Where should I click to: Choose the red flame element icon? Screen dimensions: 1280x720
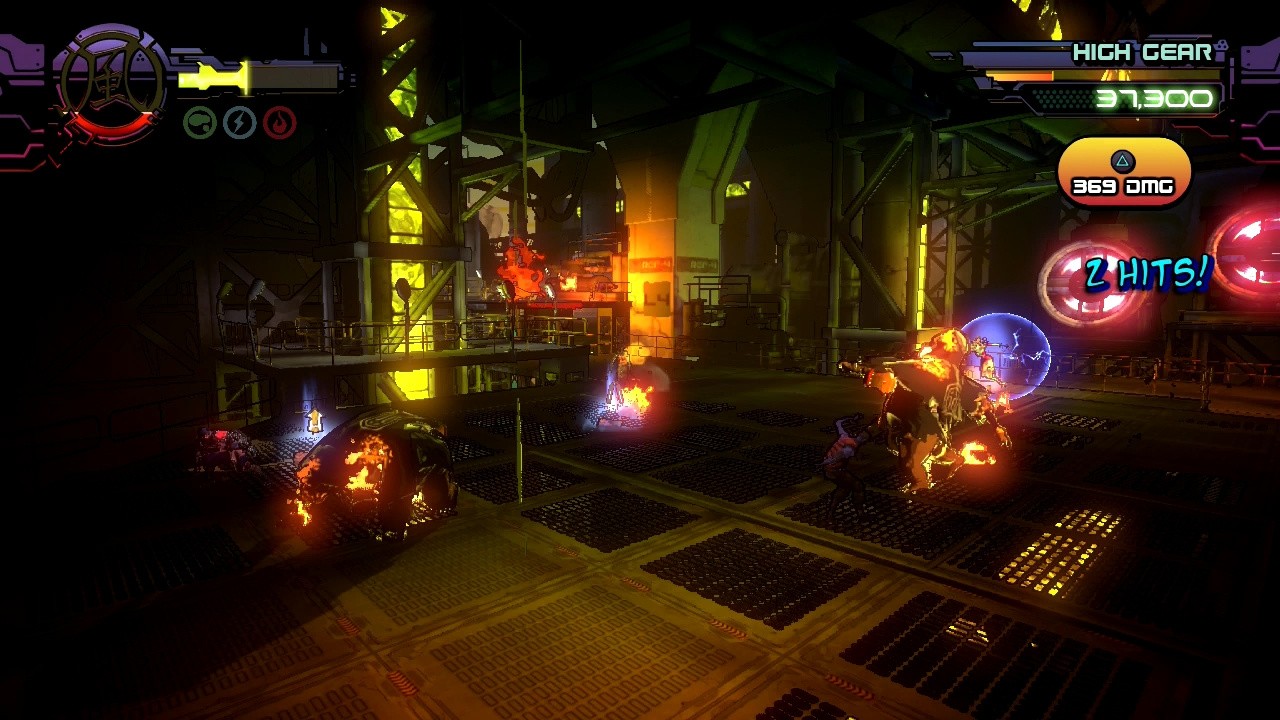(280, 123)
